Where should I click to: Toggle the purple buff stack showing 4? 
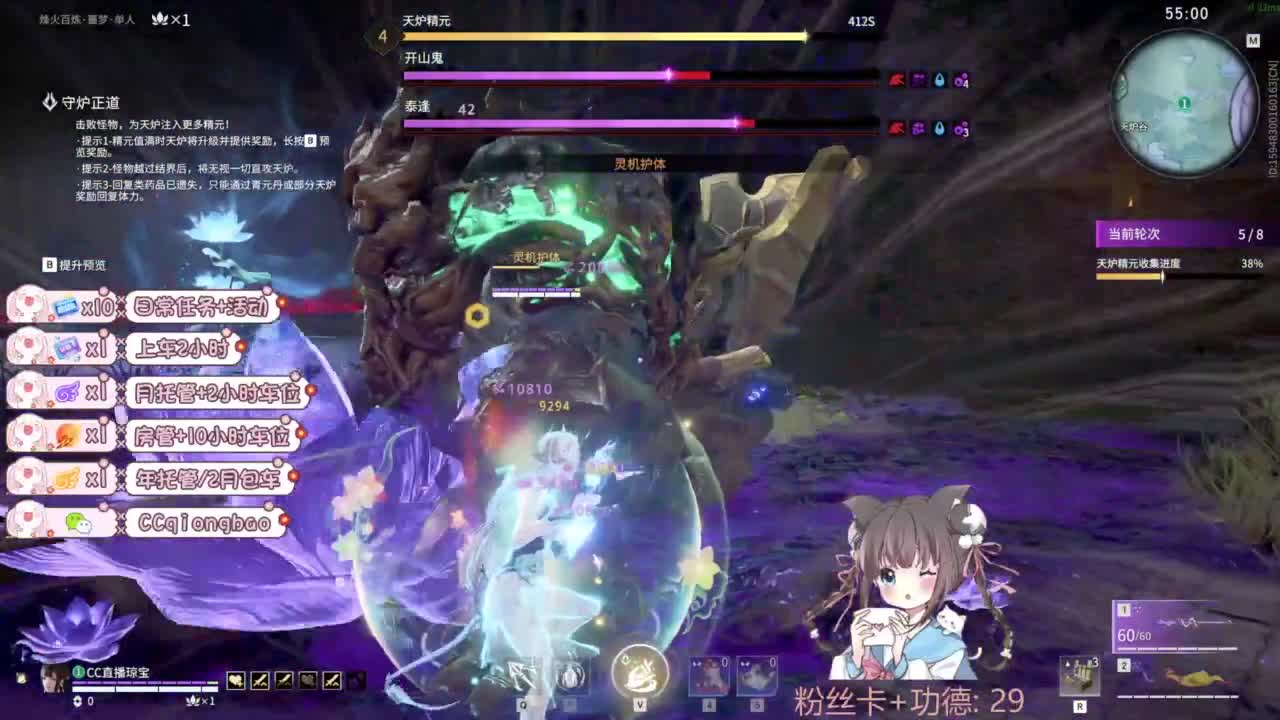960,81
